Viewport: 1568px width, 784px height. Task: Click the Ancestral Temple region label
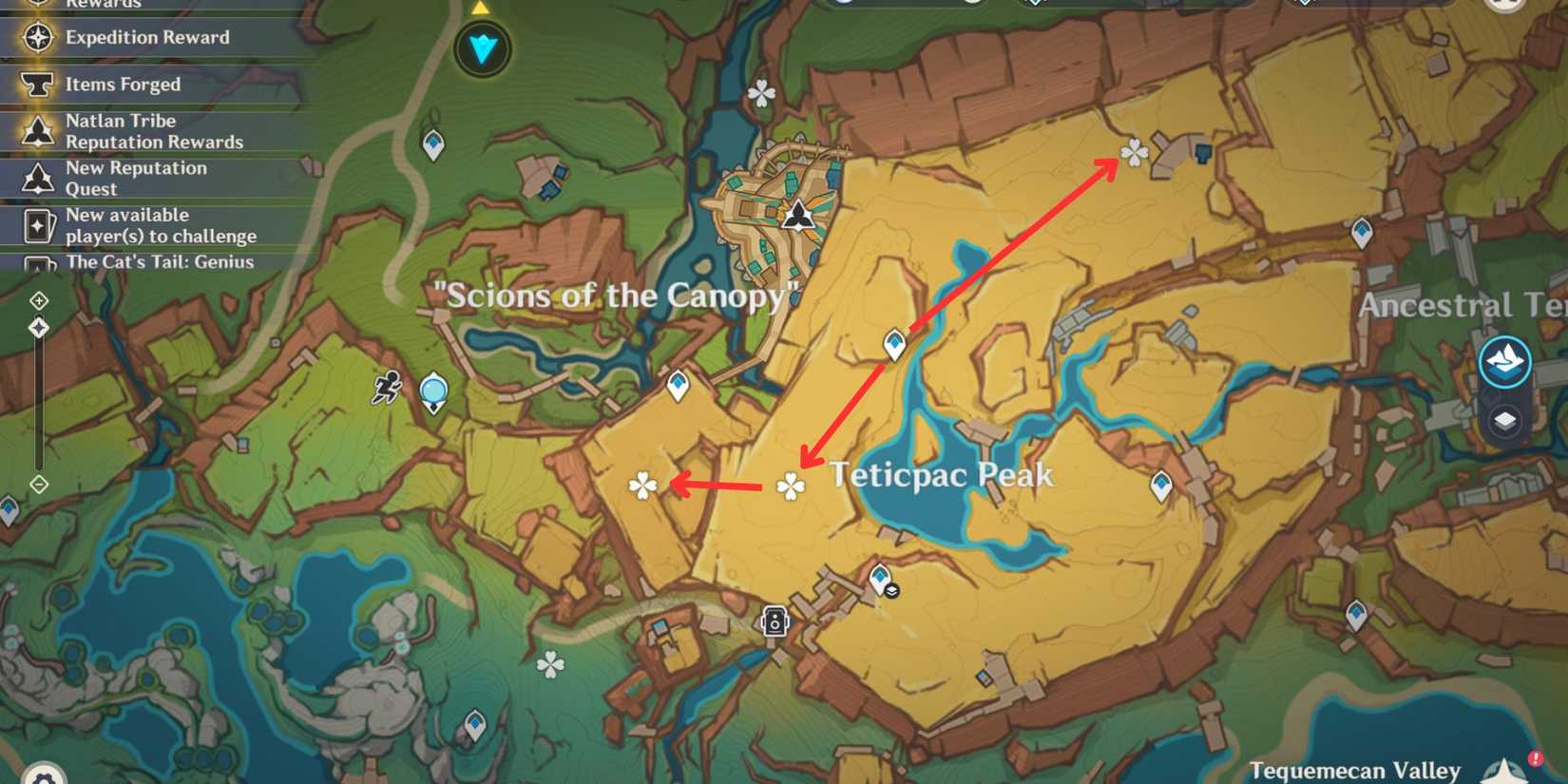pos(1460,304)
